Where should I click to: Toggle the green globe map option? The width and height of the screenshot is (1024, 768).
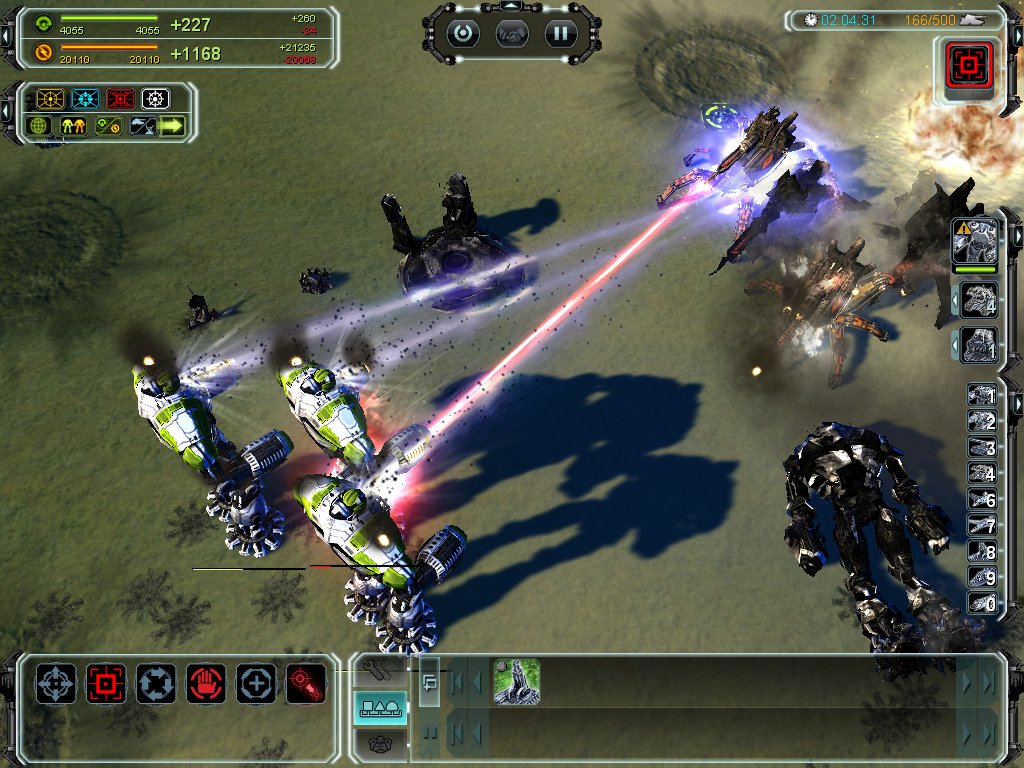(40, 126)
